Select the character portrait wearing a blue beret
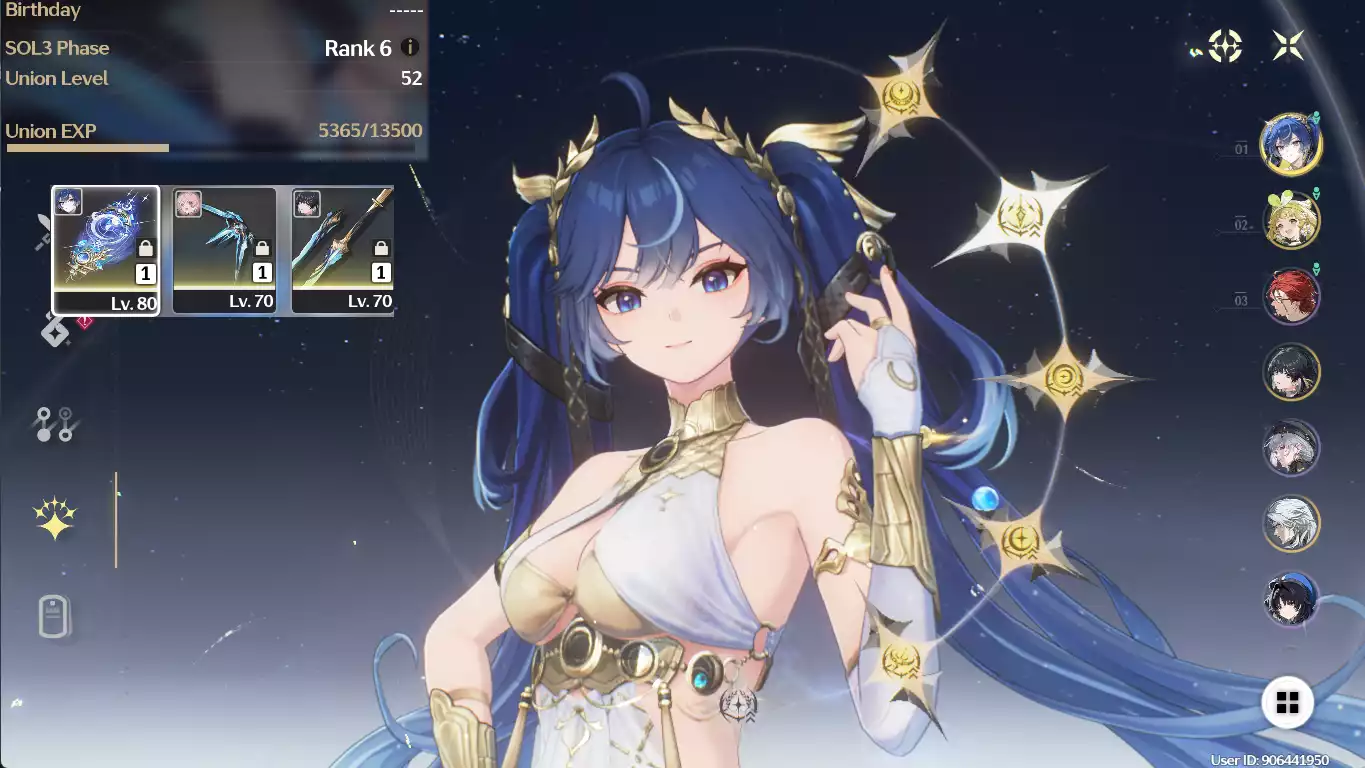 (1291, 600)
